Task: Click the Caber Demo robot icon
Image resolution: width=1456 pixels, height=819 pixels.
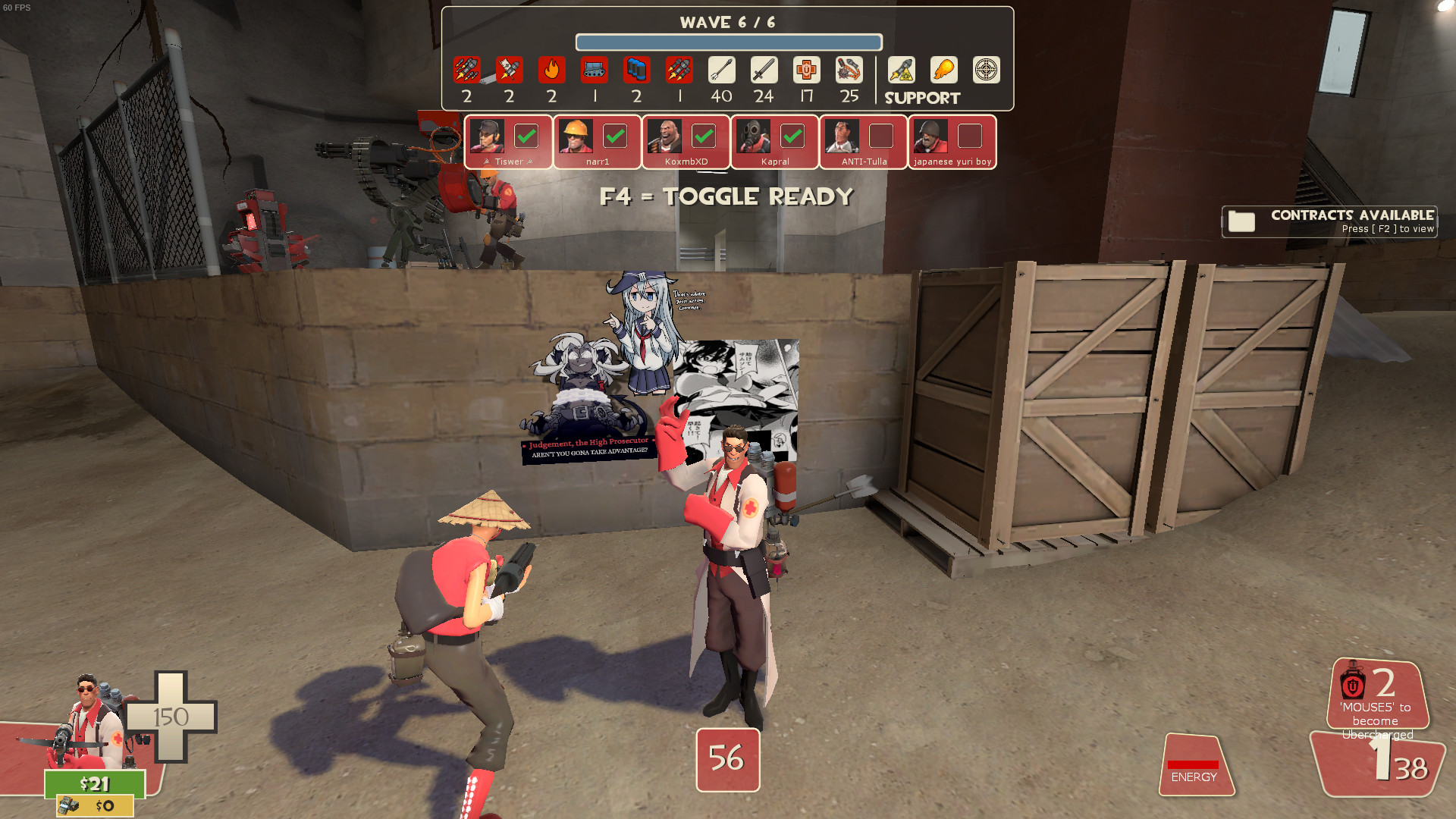Action: tap(849, 71)
